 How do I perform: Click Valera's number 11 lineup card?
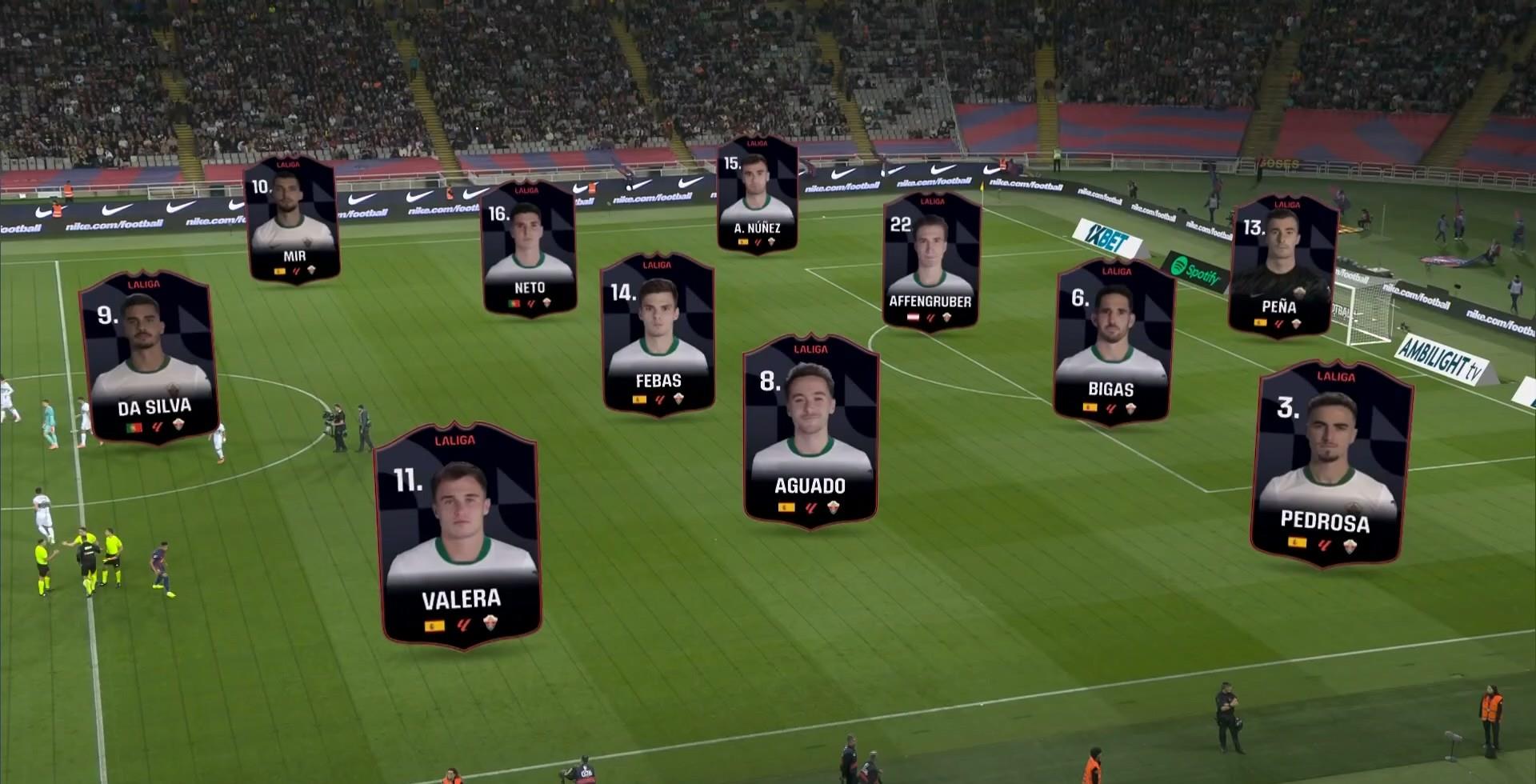pos(460,534)
